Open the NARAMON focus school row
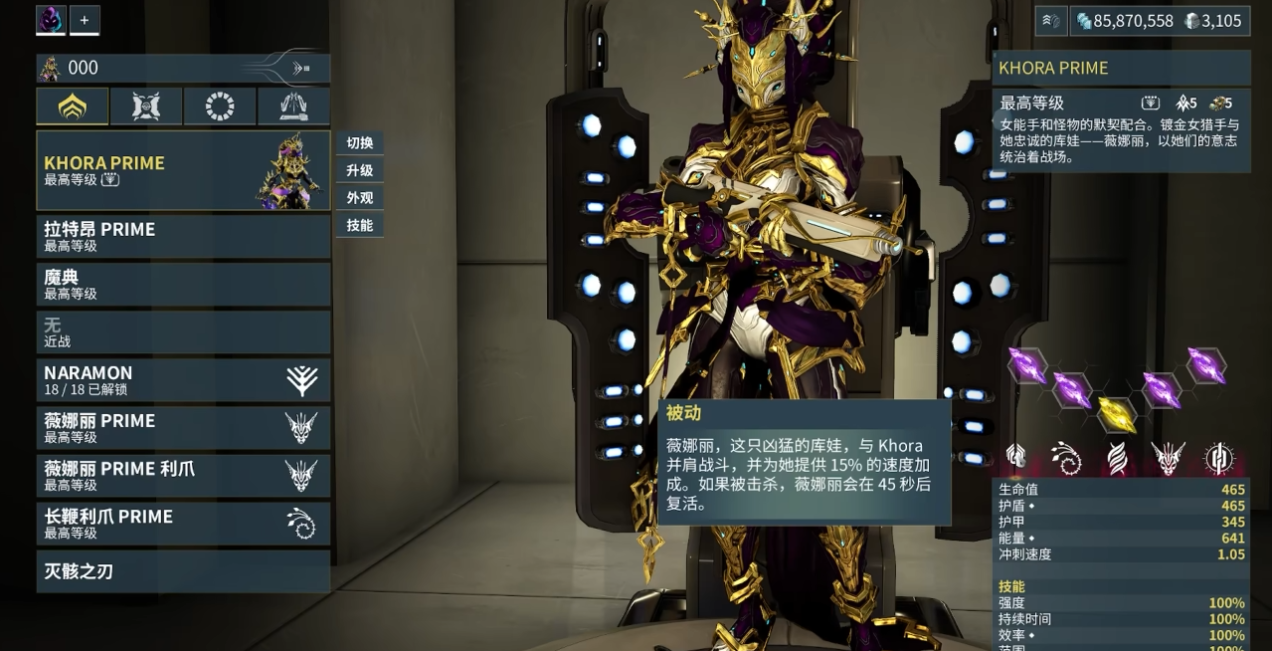 point(183,380)
